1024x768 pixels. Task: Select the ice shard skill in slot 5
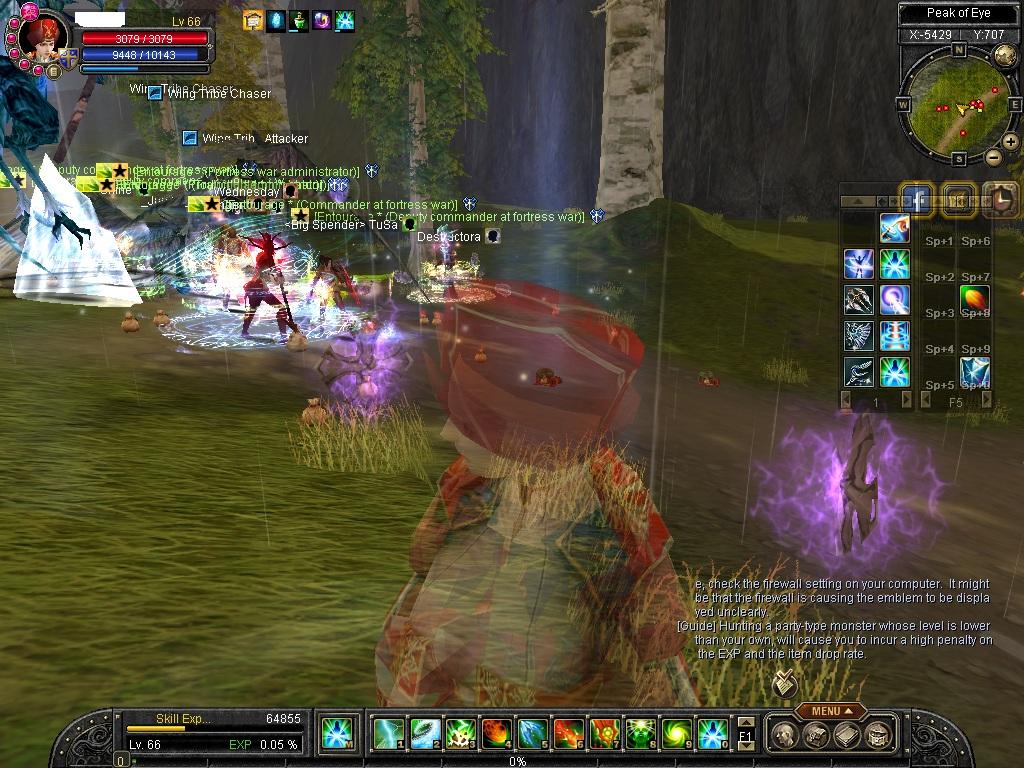pos(533,735)
